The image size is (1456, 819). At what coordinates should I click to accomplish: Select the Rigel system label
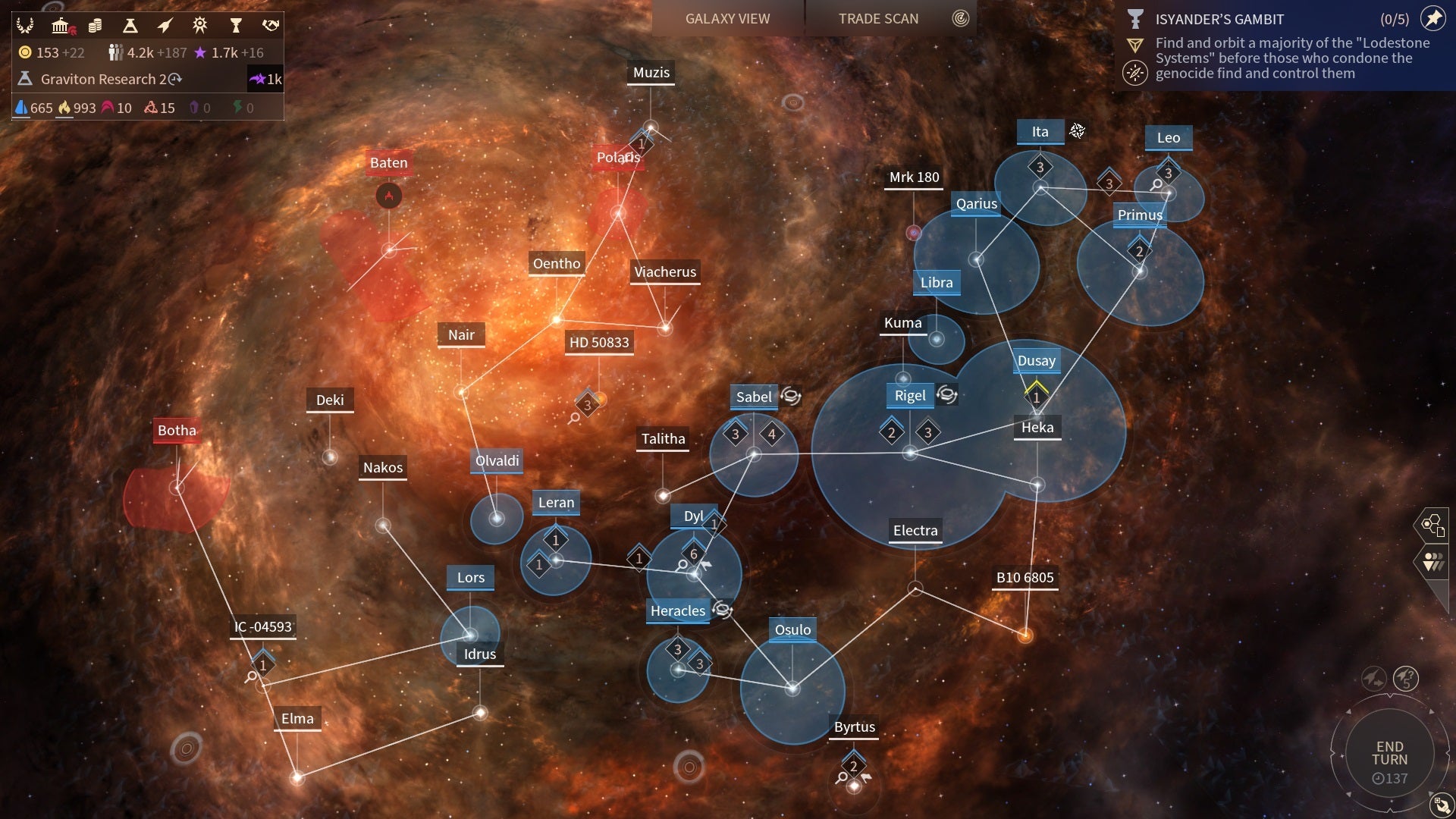[910, 395]
